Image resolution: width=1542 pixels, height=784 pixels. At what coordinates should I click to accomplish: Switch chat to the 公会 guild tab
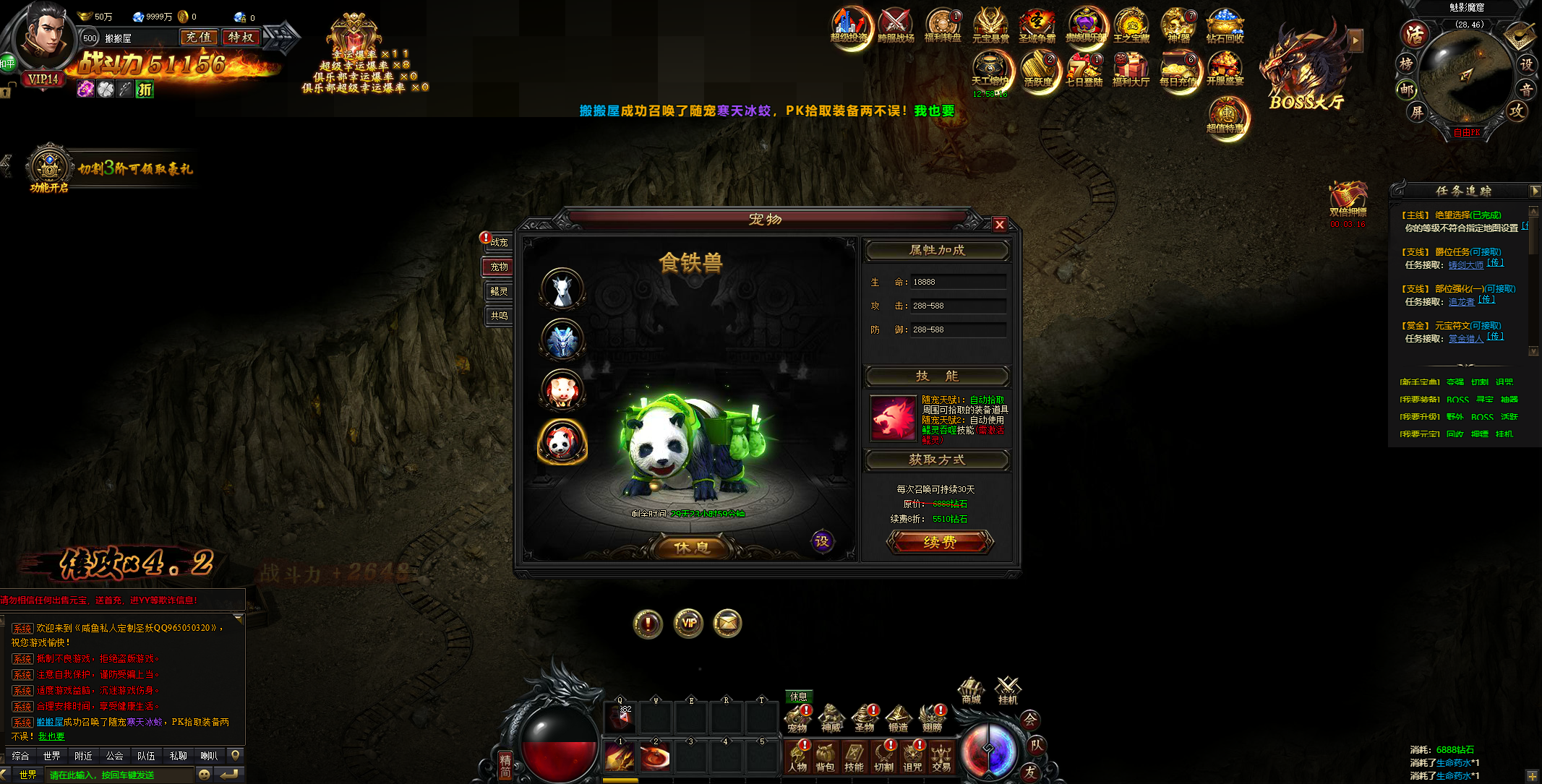pos(114,756)
